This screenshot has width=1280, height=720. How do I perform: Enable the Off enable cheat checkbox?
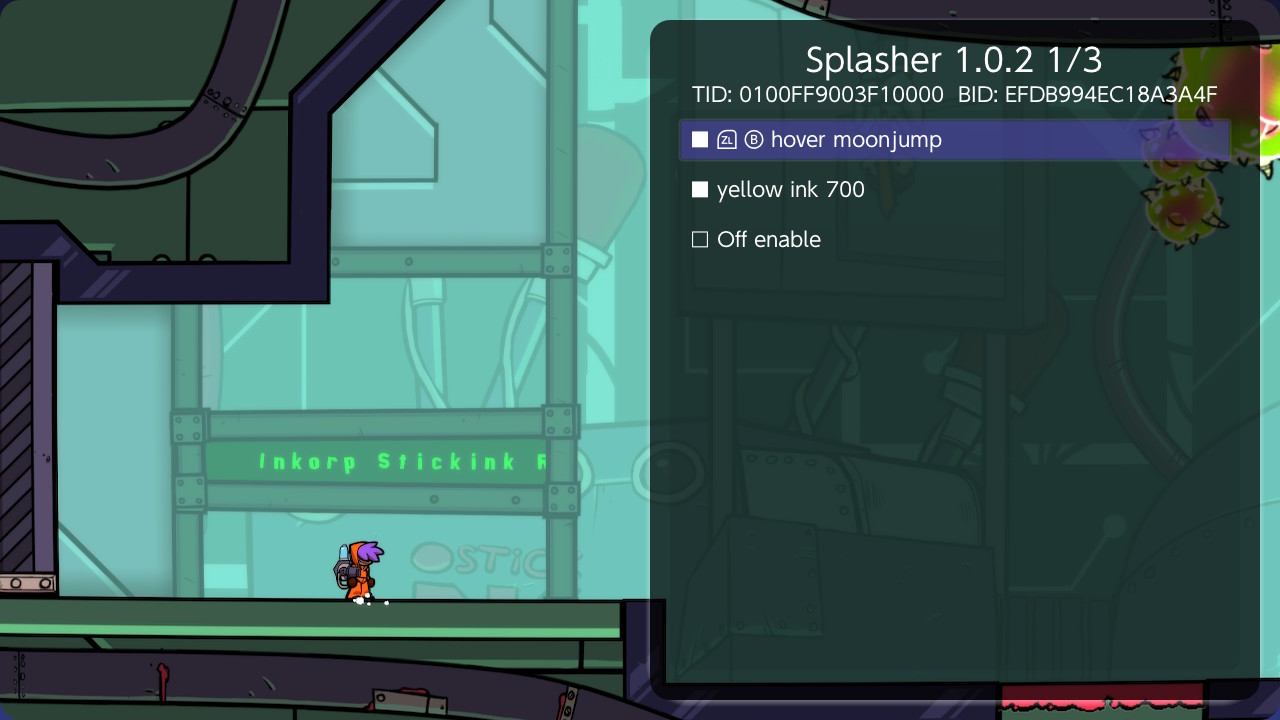[700, 239]
